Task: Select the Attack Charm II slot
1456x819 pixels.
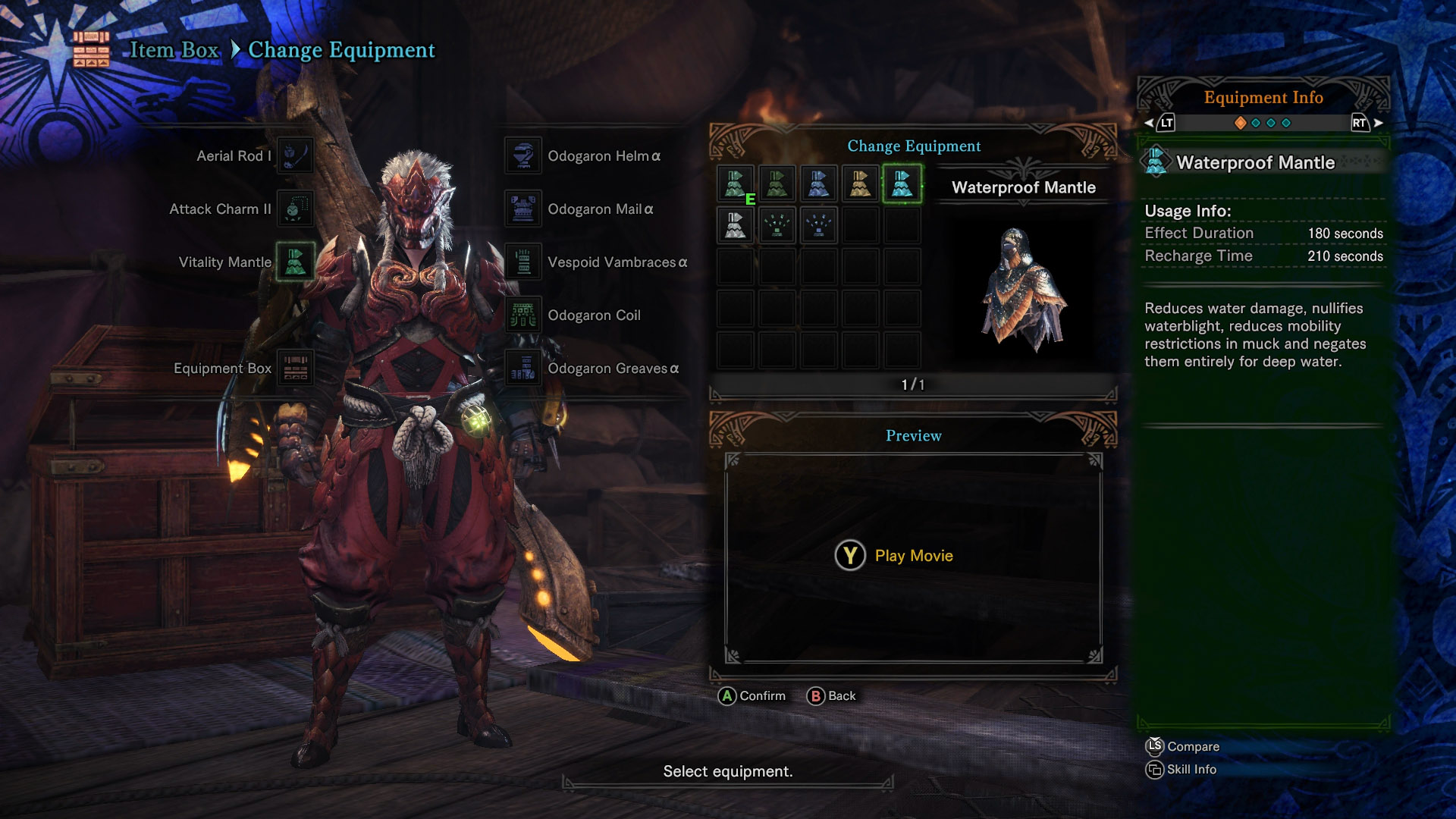Action: tap(295, 209)
